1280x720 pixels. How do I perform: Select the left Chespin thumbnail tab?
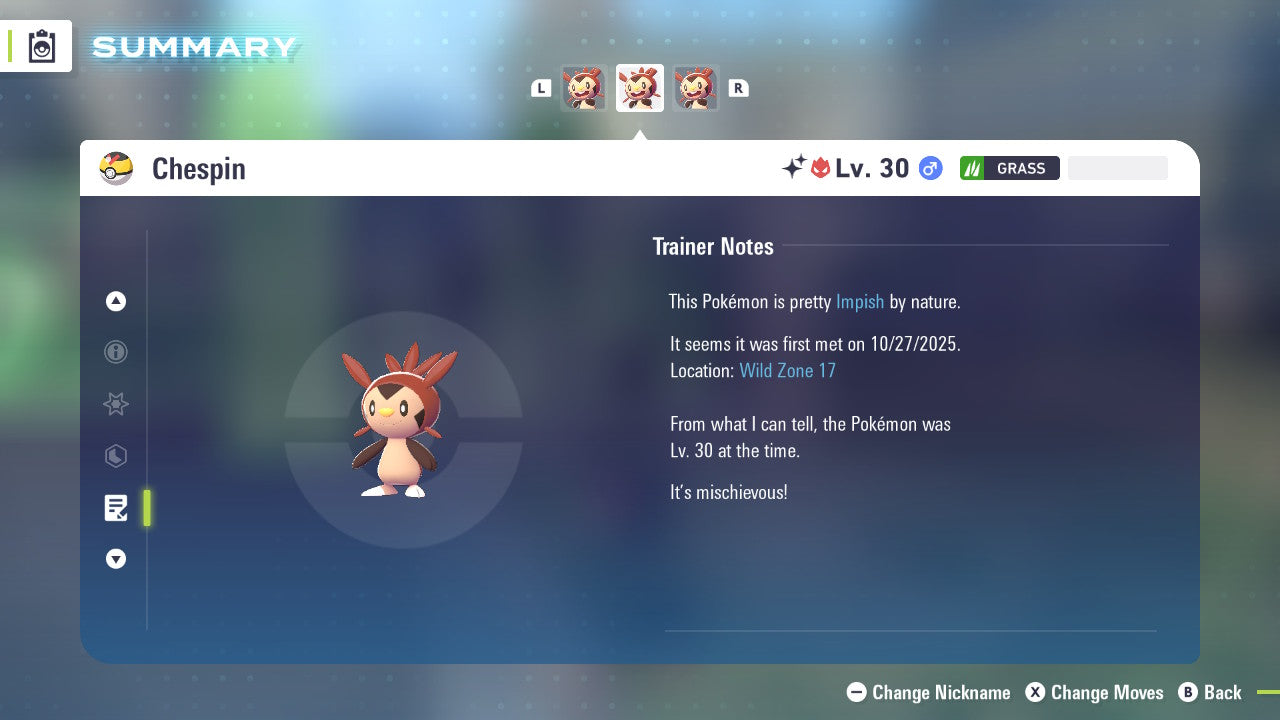584,87
